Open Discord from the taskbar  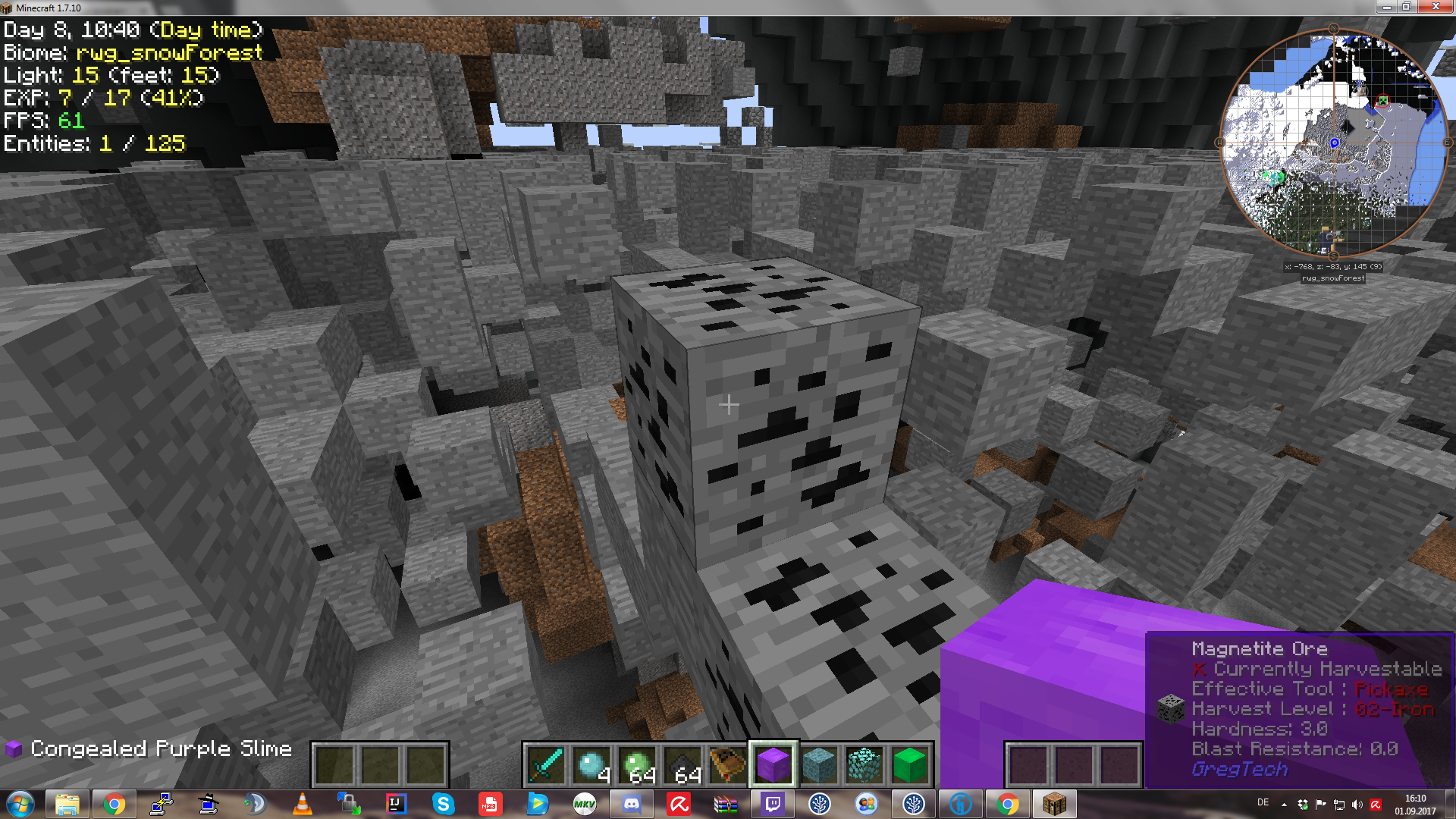click(x=632, y=803)
